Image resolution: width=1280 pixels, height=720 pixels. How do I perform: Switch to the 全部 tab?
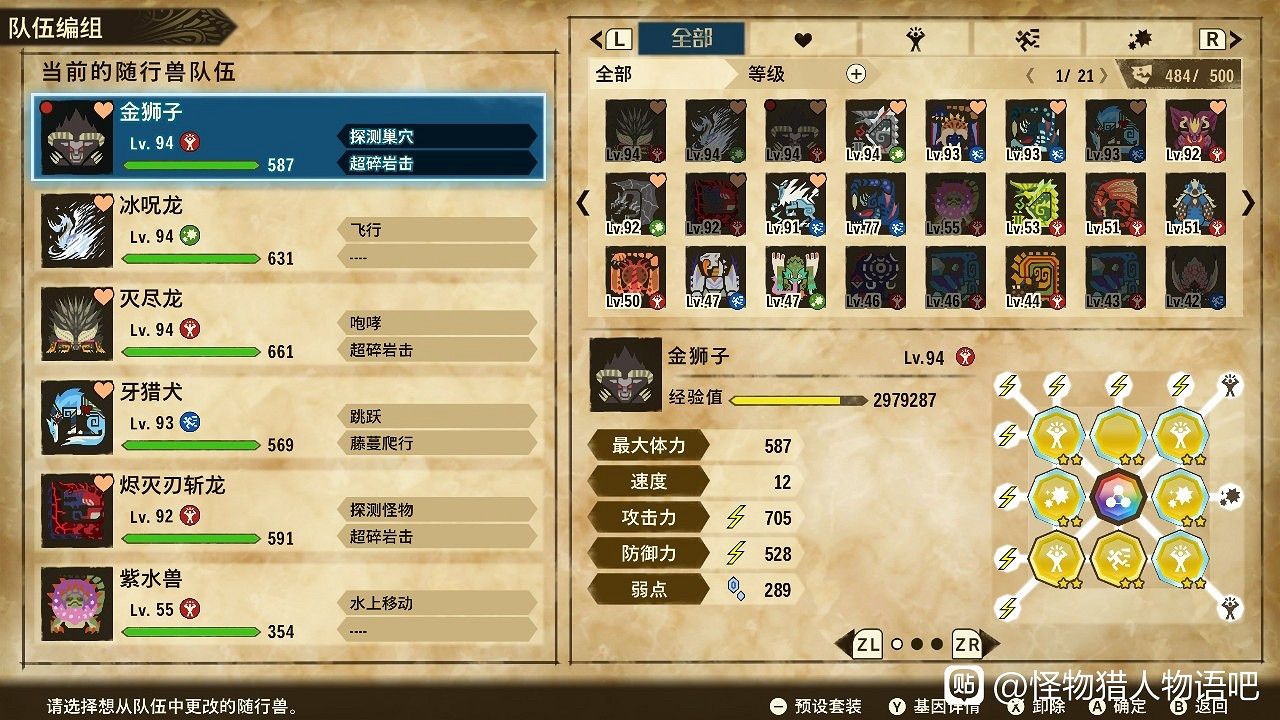[x=690, y=38]
